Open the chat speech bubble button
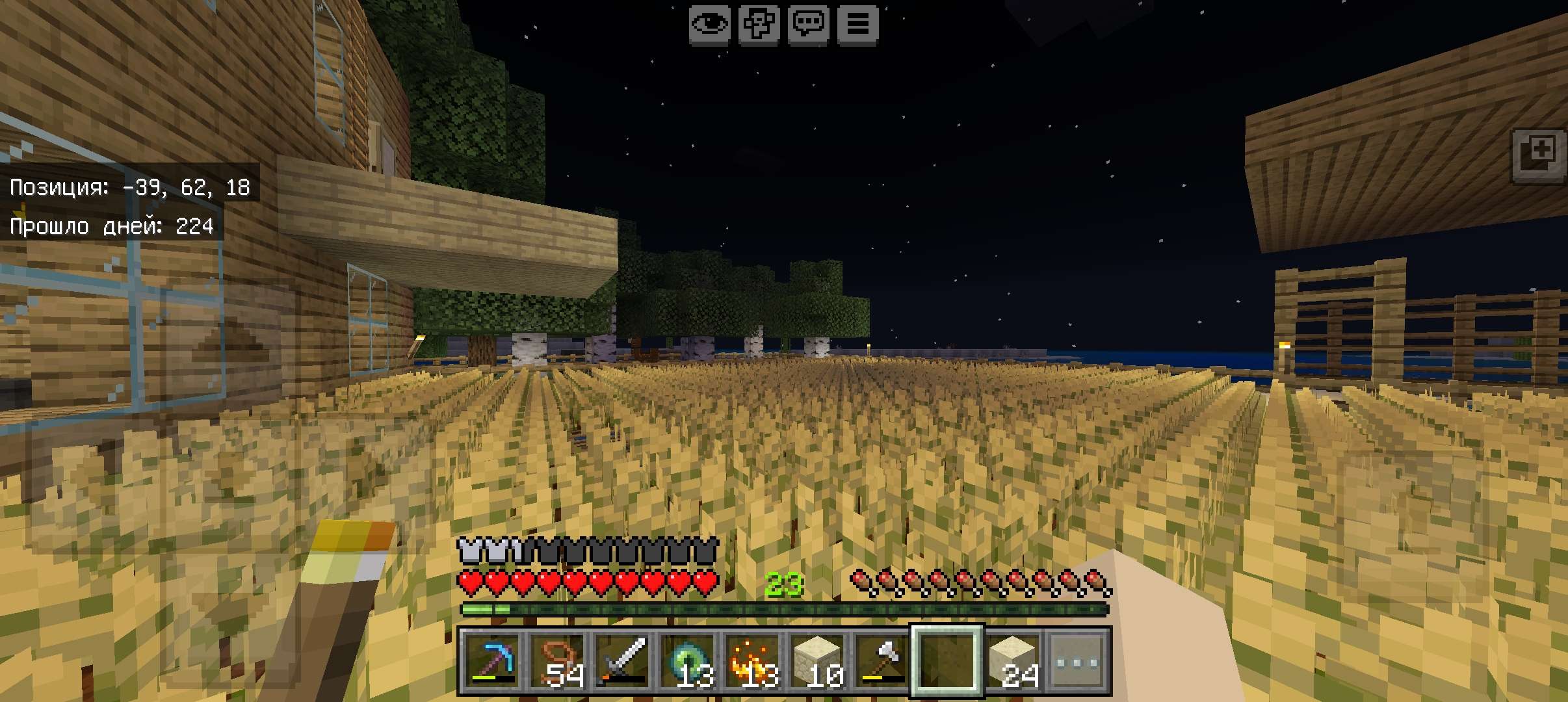 coord(808,25)
